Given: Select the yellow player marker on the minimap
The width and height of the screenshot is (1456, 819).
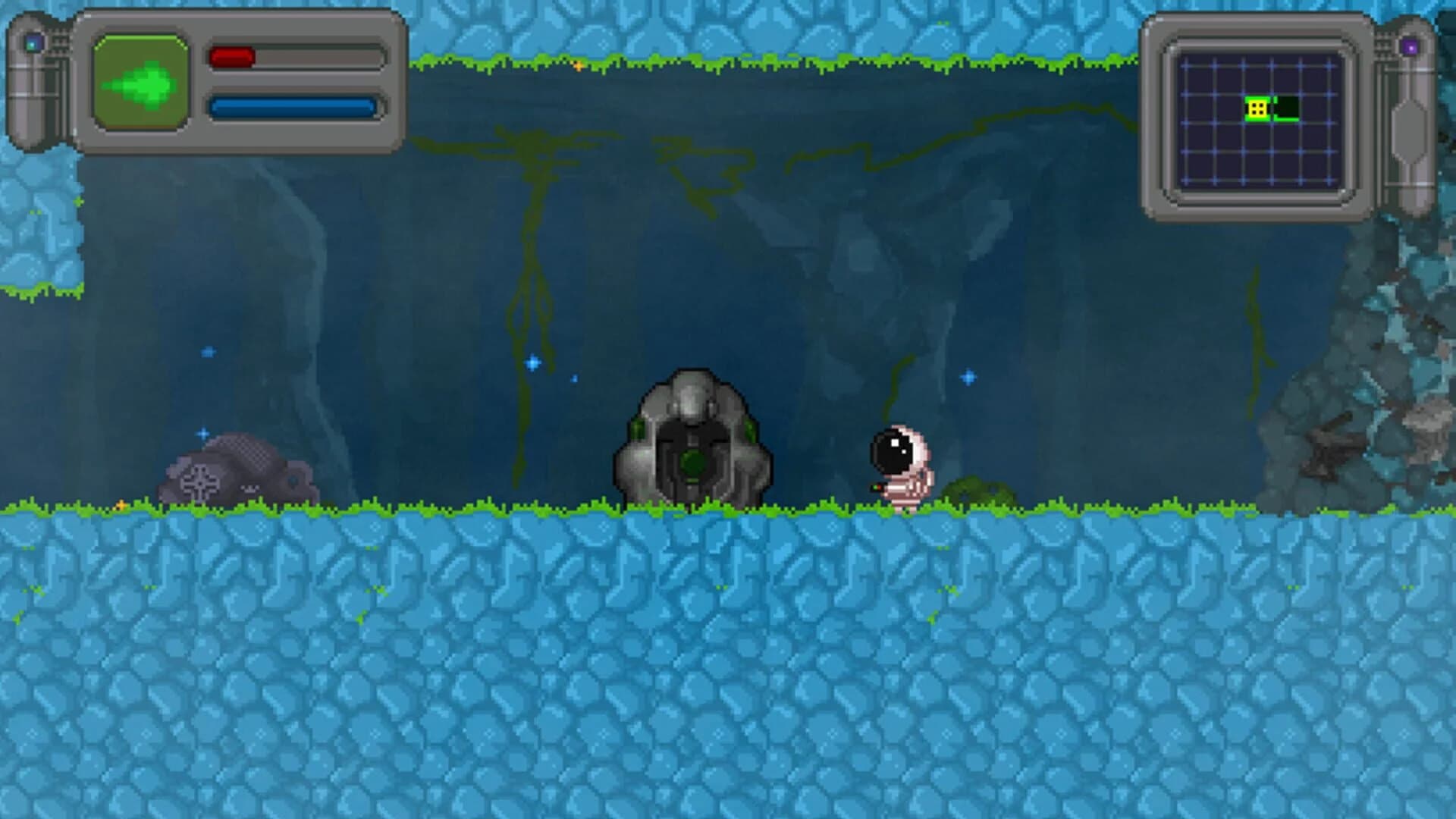Looking at the screenshot, I should click(x=1257, y=108).
